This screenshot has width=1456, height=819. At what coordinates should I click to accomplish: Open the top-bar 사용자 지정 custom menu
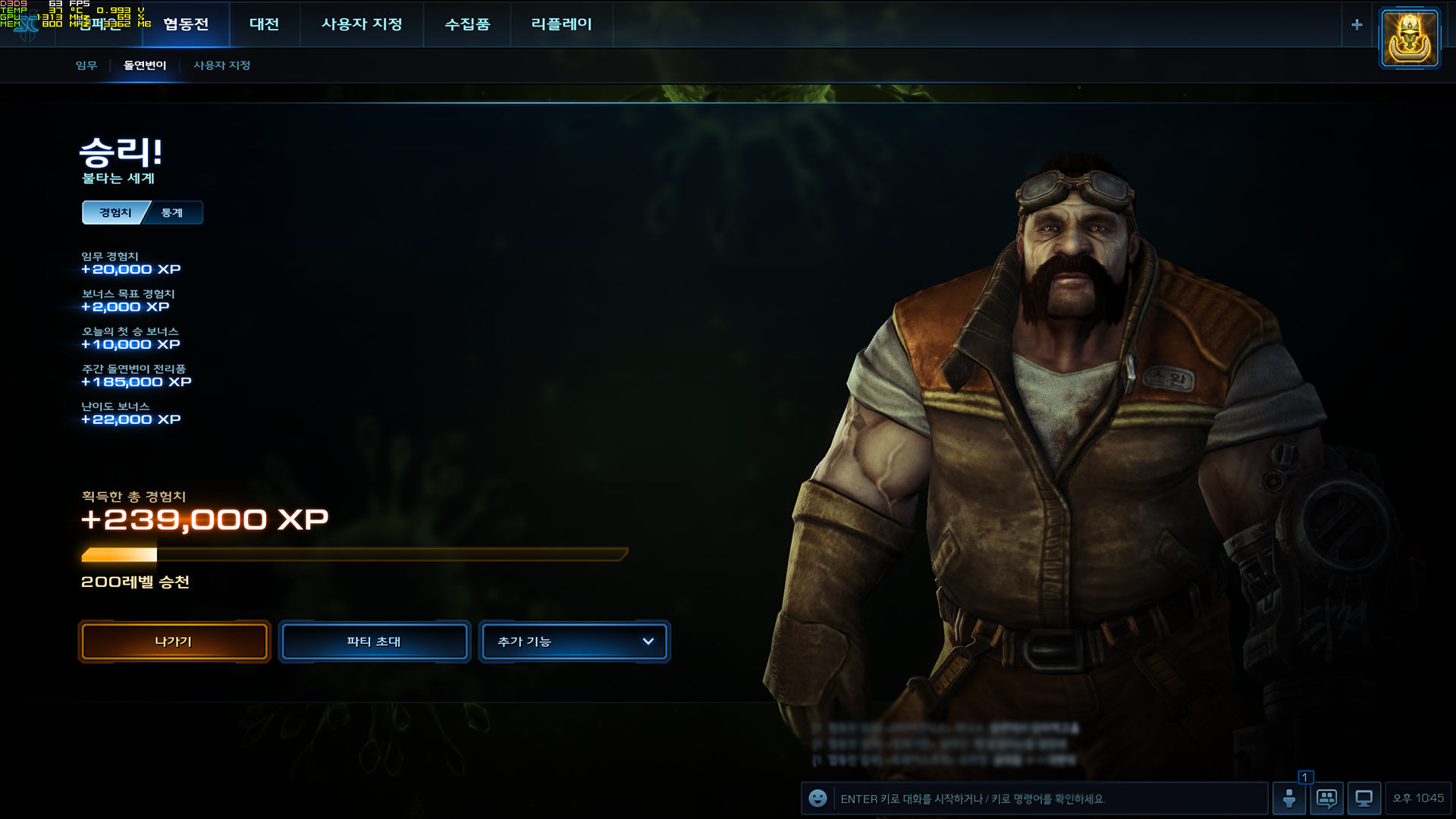coord(362,24)
